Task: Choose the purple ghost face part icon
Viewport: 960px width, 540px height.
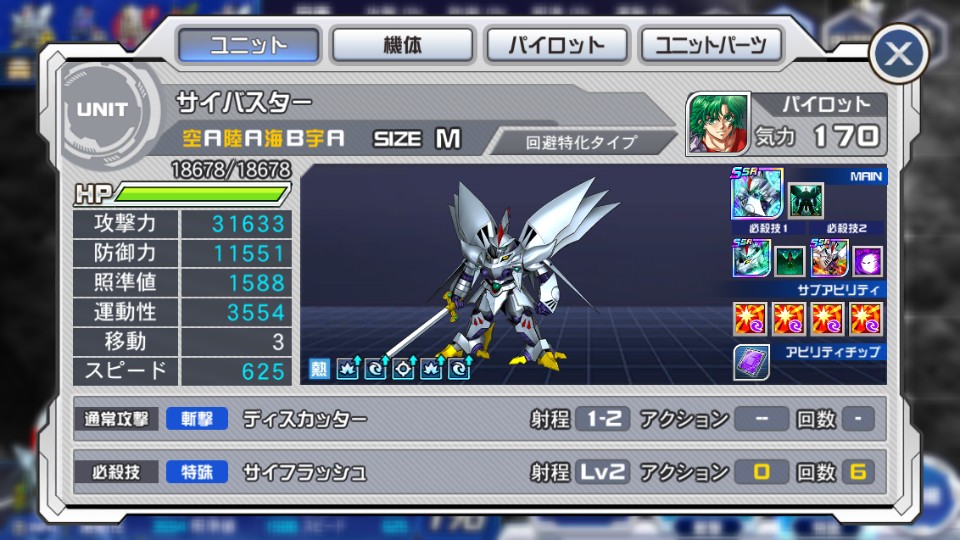Action: pos(867,261)
